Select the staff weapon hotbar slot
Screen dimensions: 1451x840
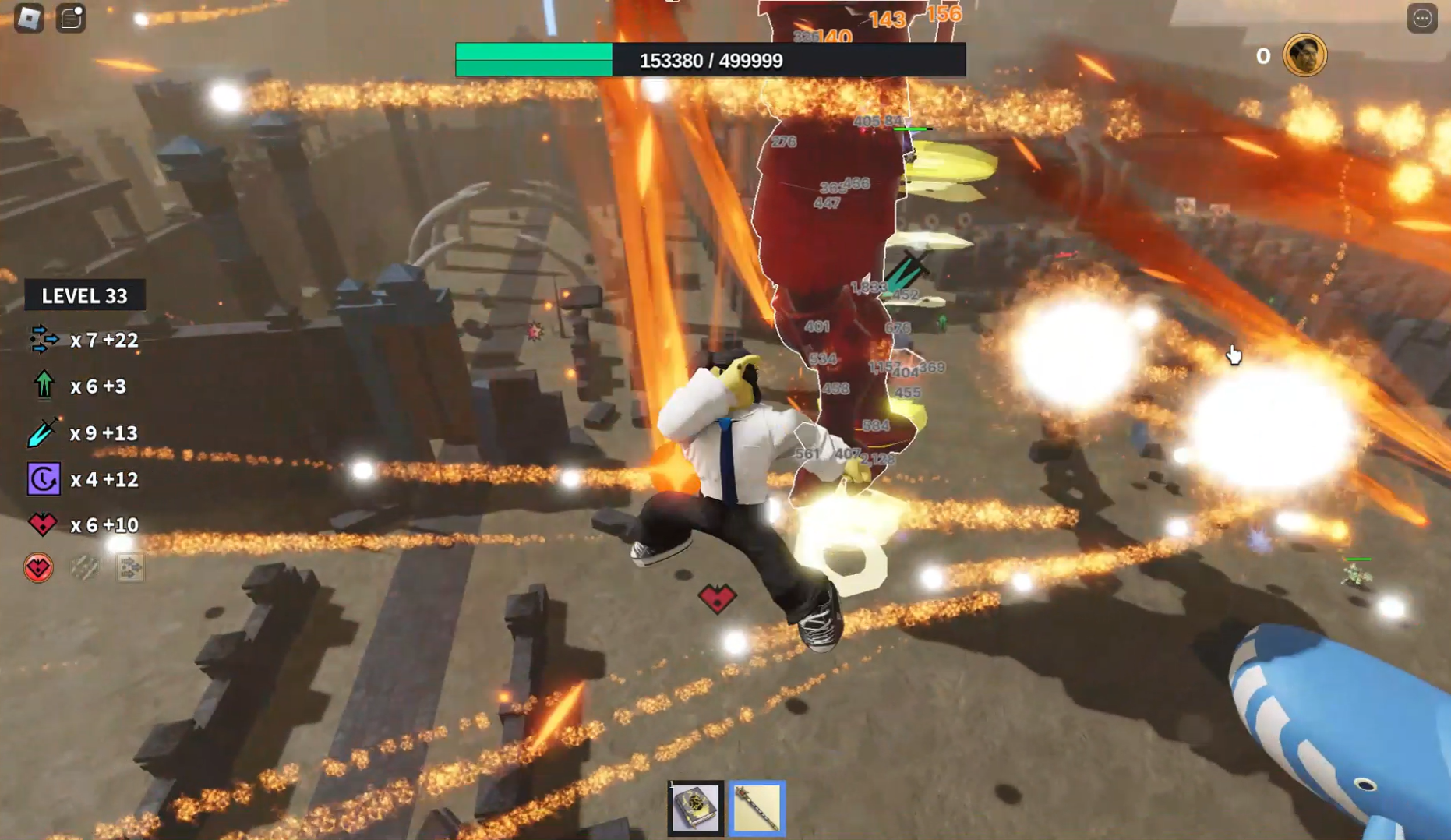(757, 808)
